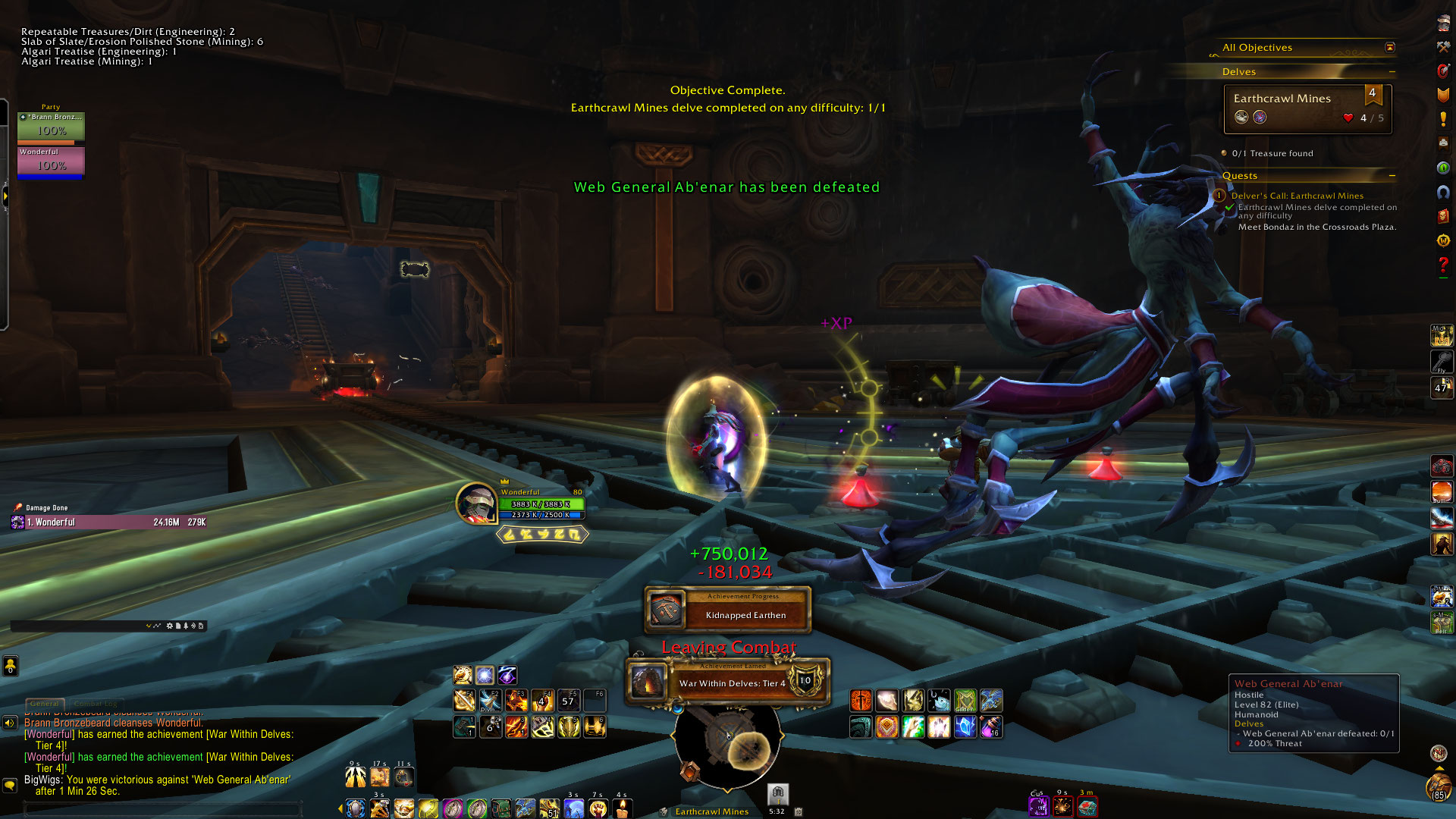Toggle the chat voice speaker button
This screenshot has width=1456, height=819.
(x=10, y=723)
